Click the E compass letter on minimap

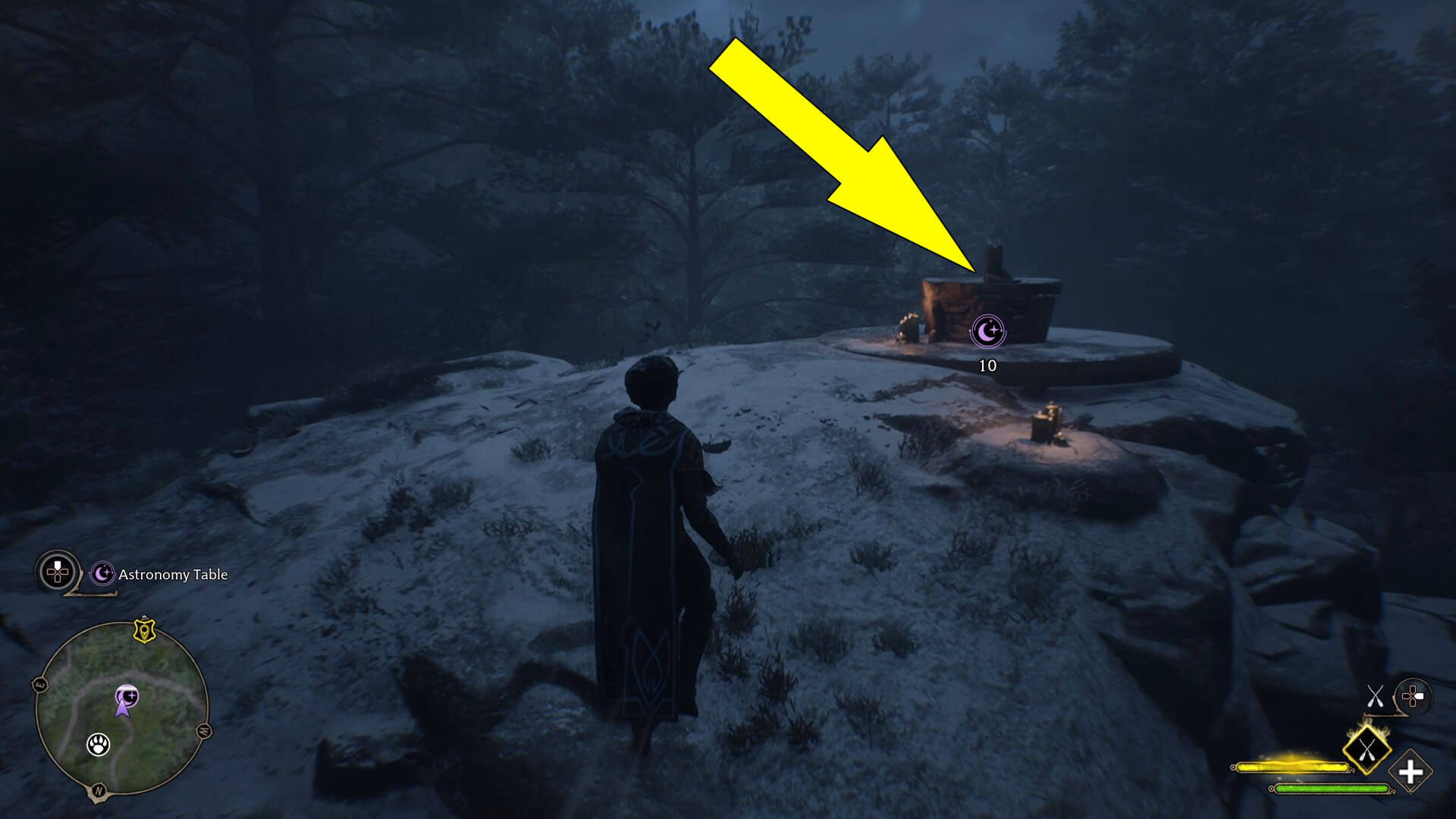click(39, 684)
